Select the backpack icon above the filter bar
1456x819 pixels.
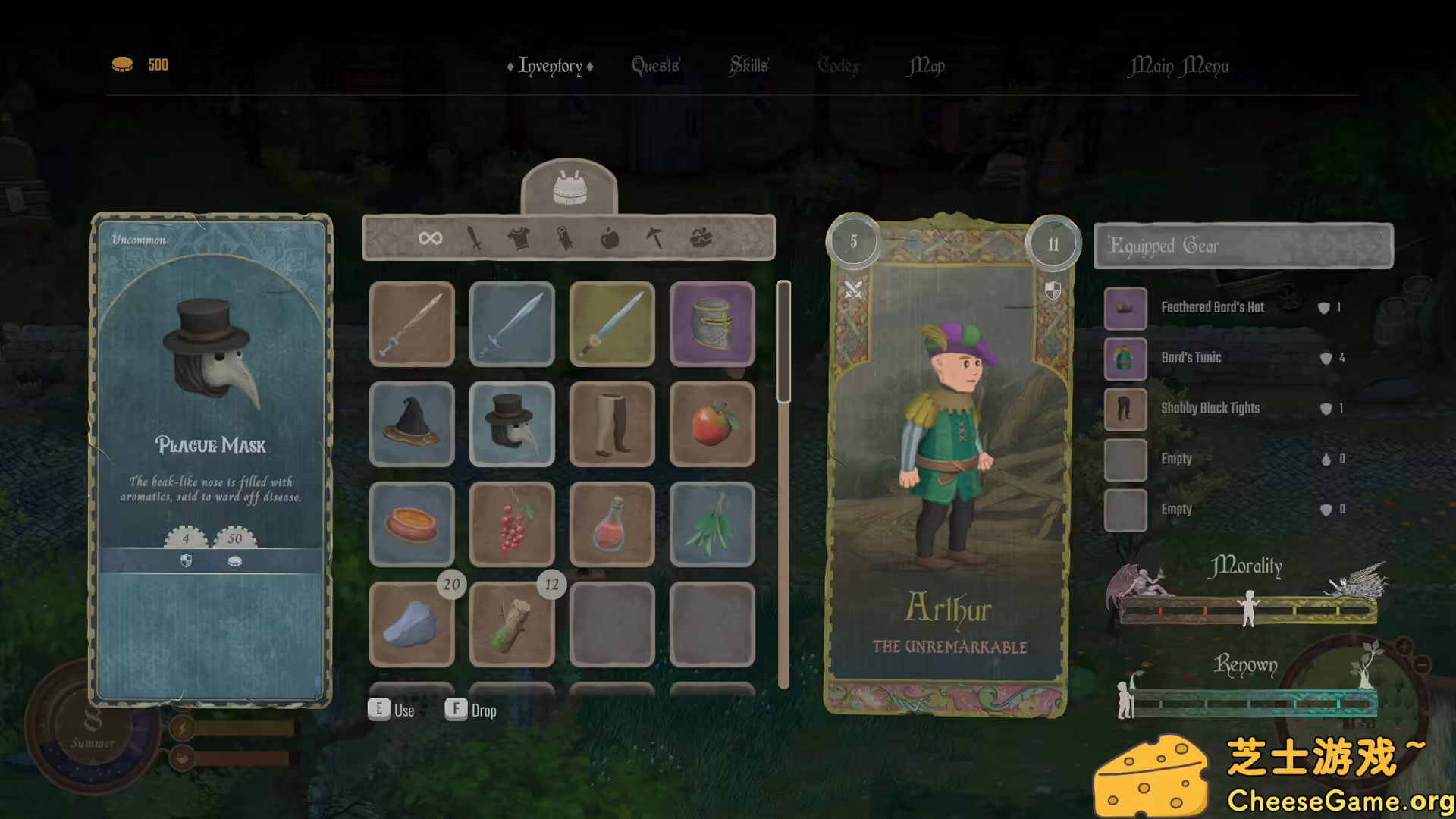[569, 190]
